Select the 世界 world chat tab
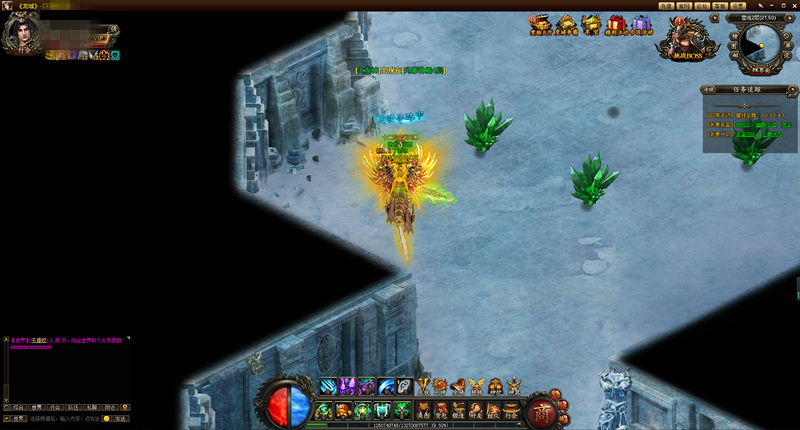Viewport: 800px width, 430px height. click(35, 407)
